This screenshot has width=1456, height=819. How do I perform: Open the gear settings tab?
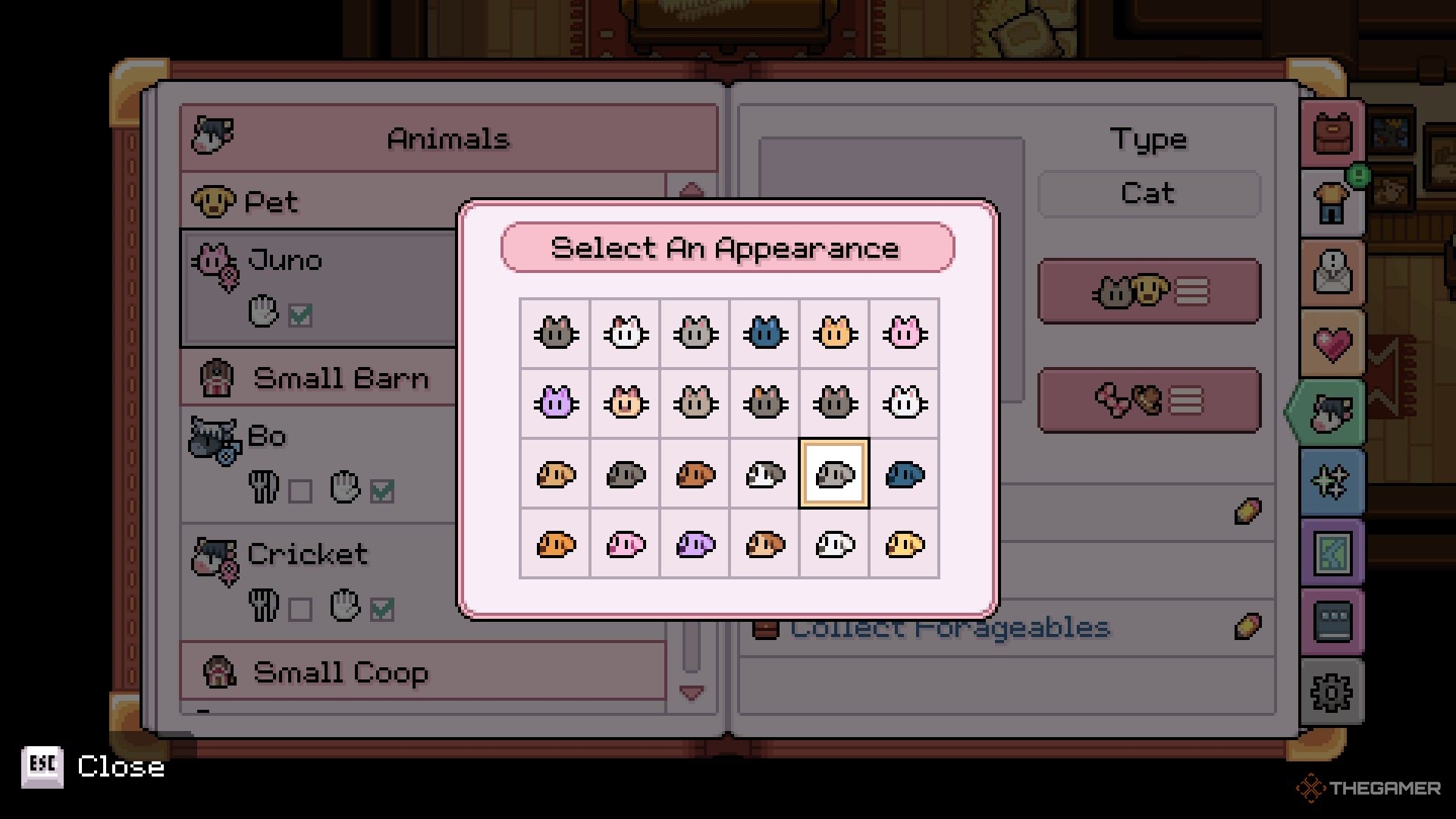click(1332, 692)
